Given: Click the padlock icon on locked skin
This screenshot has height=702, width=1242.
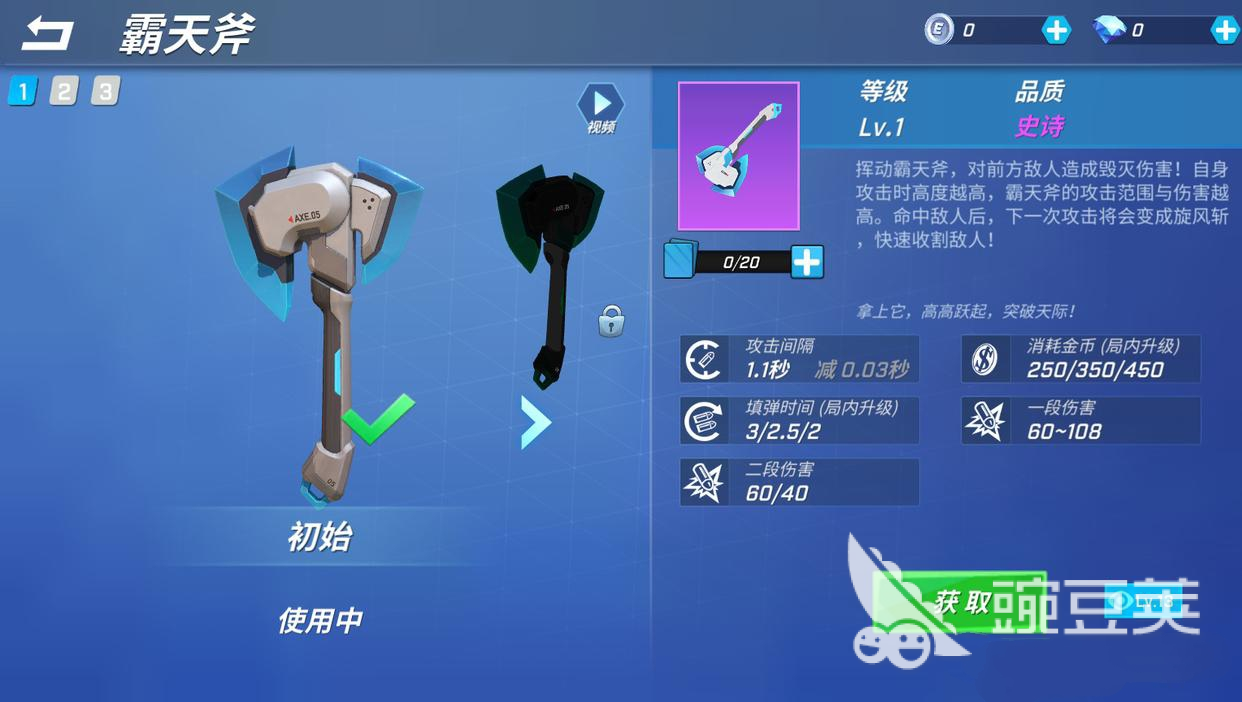Looking at the screenshot, I should [x=611, y=322].
